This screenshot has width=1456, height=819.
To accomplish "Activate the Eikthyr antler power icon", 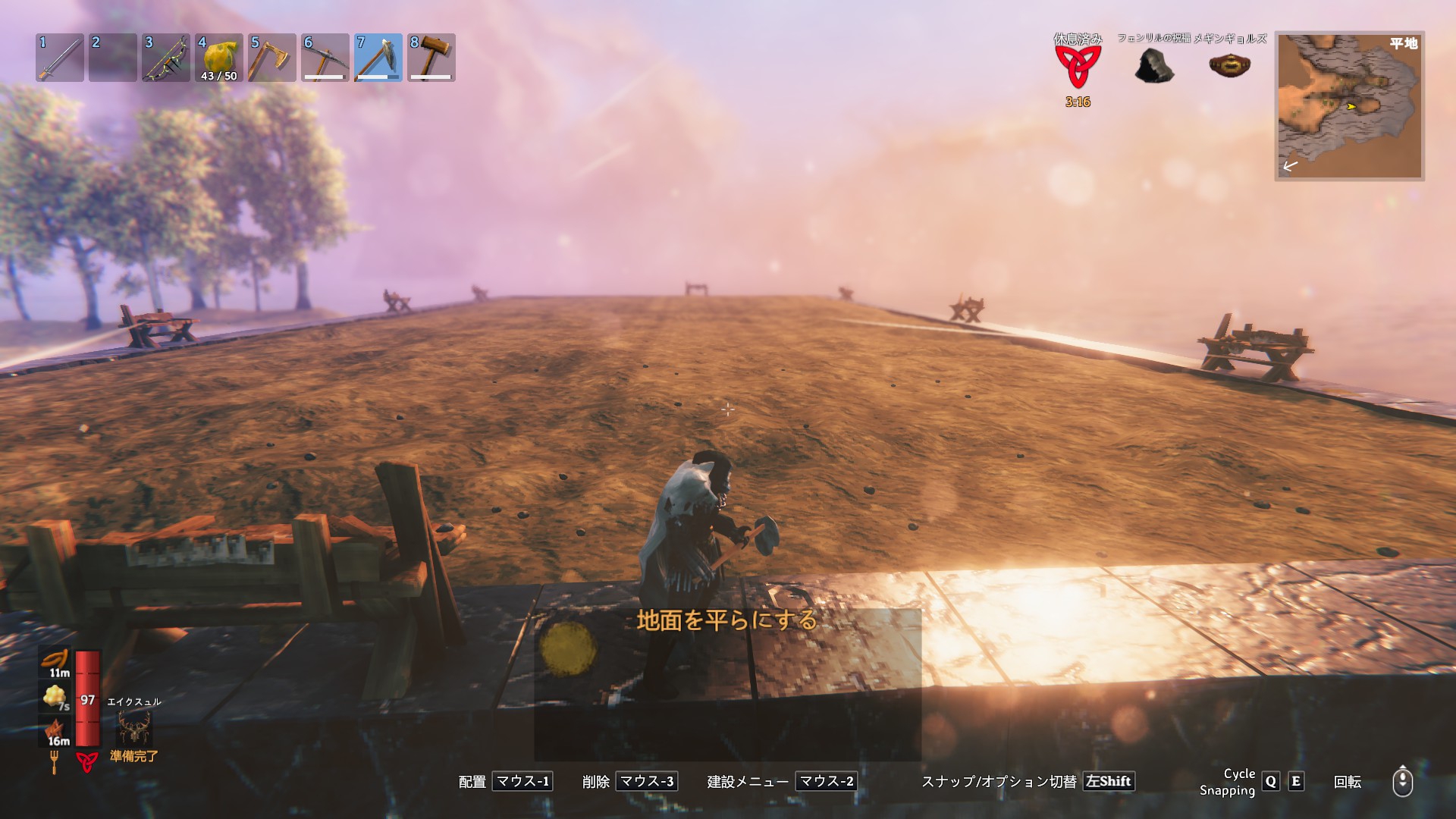I will click(134, 728).
